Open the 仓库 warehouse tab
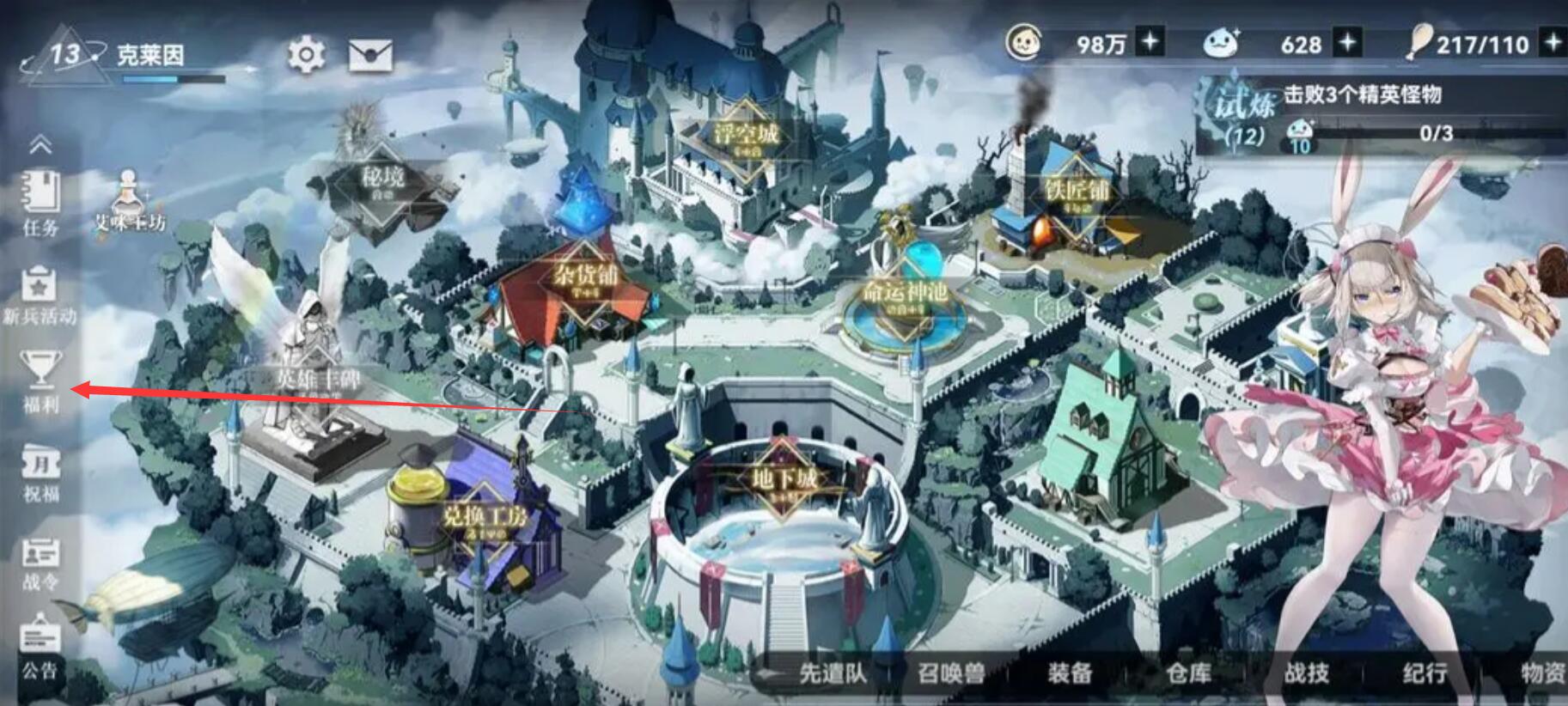This screenshot has width=1568, height=706. 1188,673
